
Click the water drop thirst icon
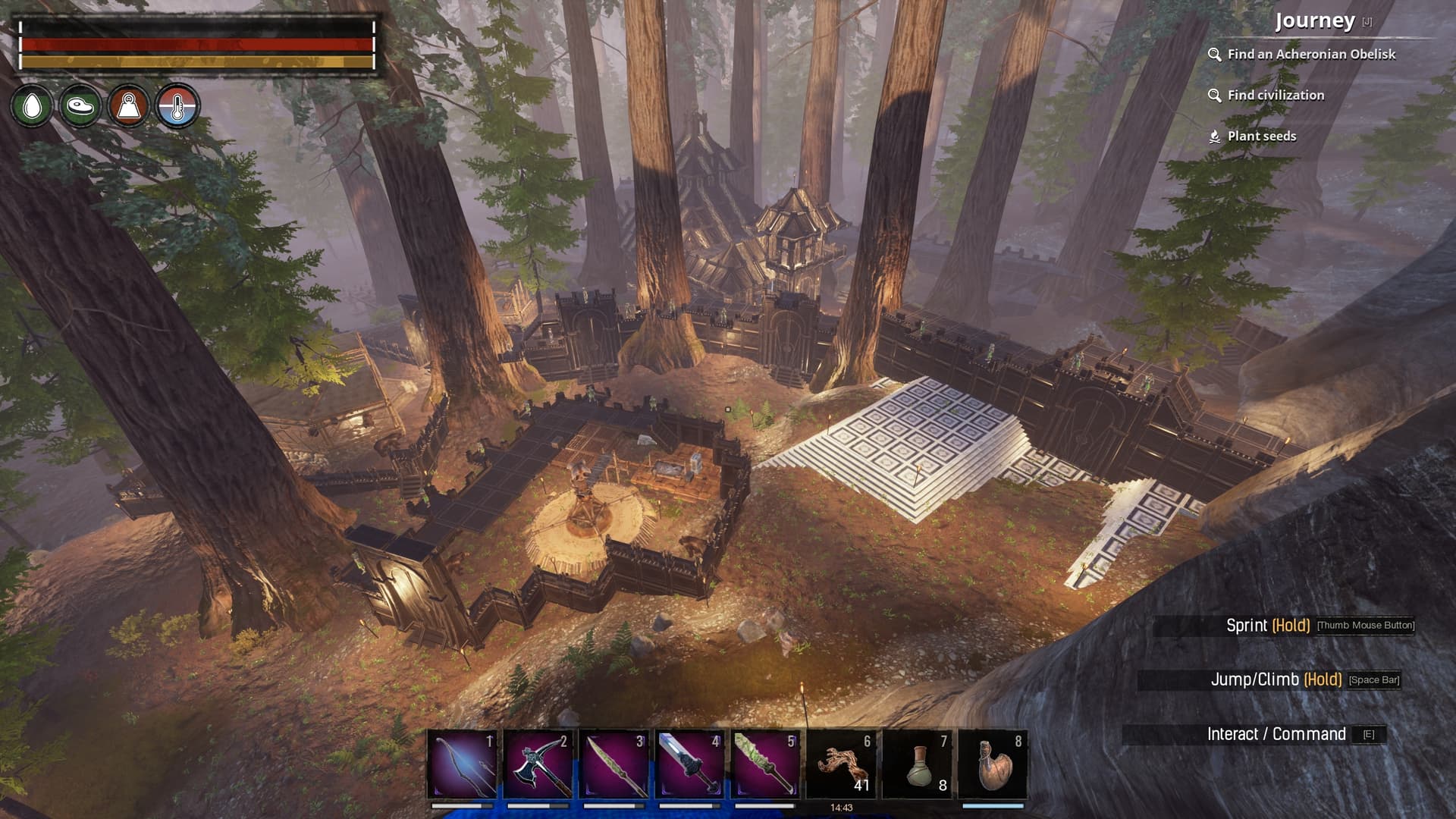point(32,106)
